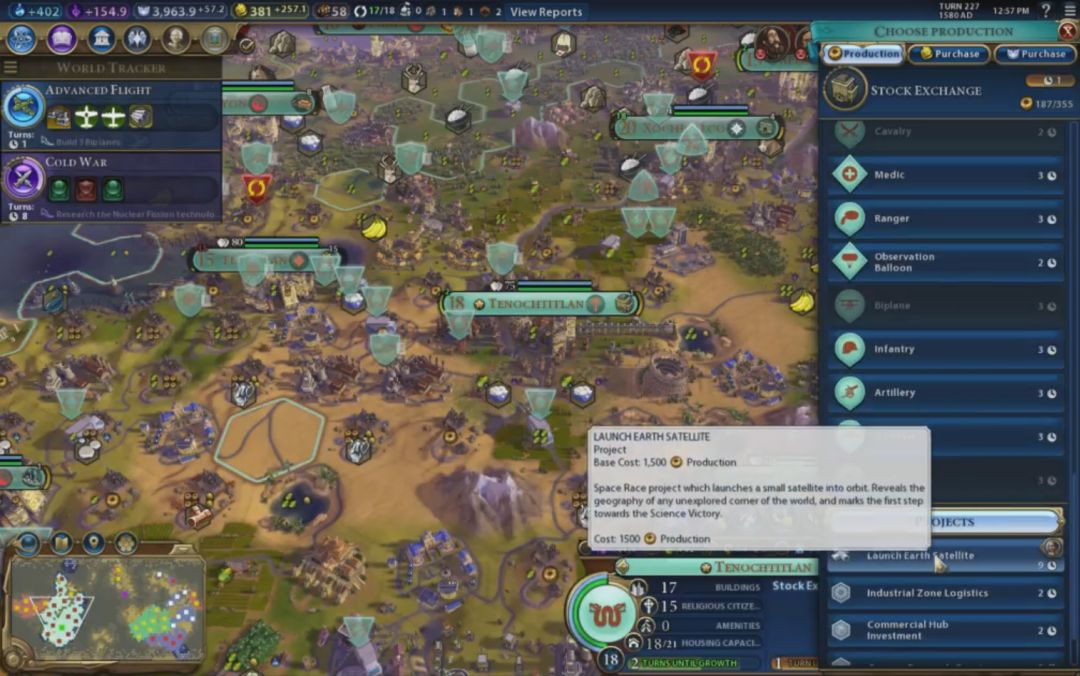Open the Civilopedia help question mark
The image size is (1080, 676).
click(x=1045, y=11)
